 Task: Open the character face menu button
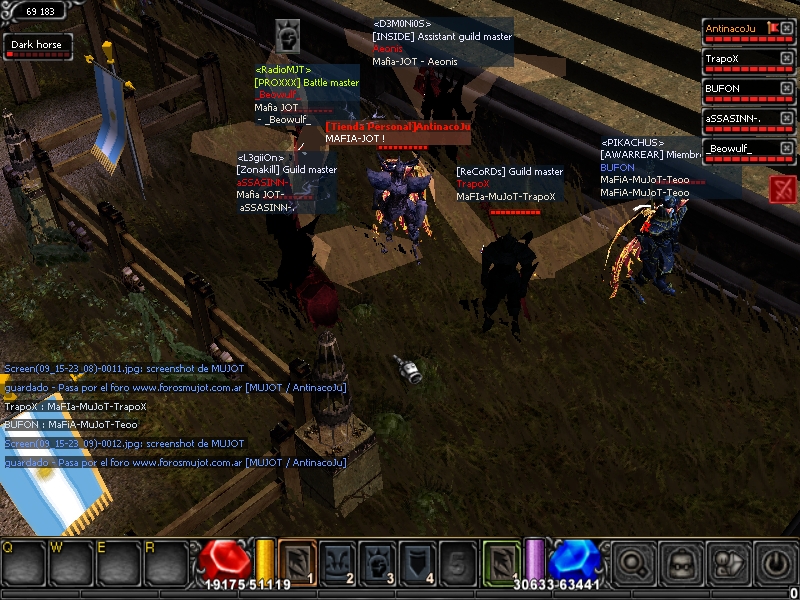tap(680, 563)
